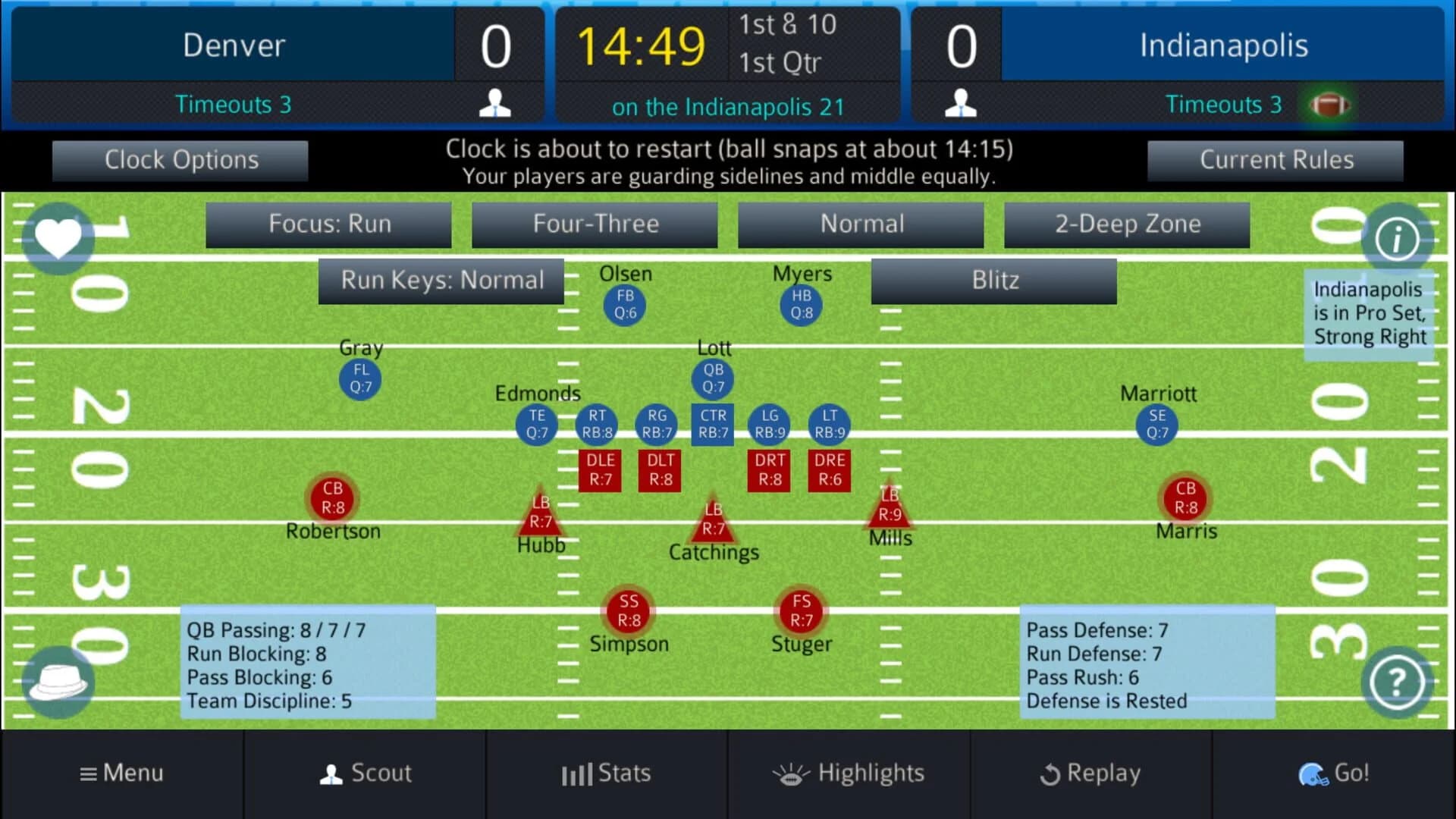Toggle Focus: Run defensive setting
Screen dimensions: 1456x819
click(x=328, y=224)
